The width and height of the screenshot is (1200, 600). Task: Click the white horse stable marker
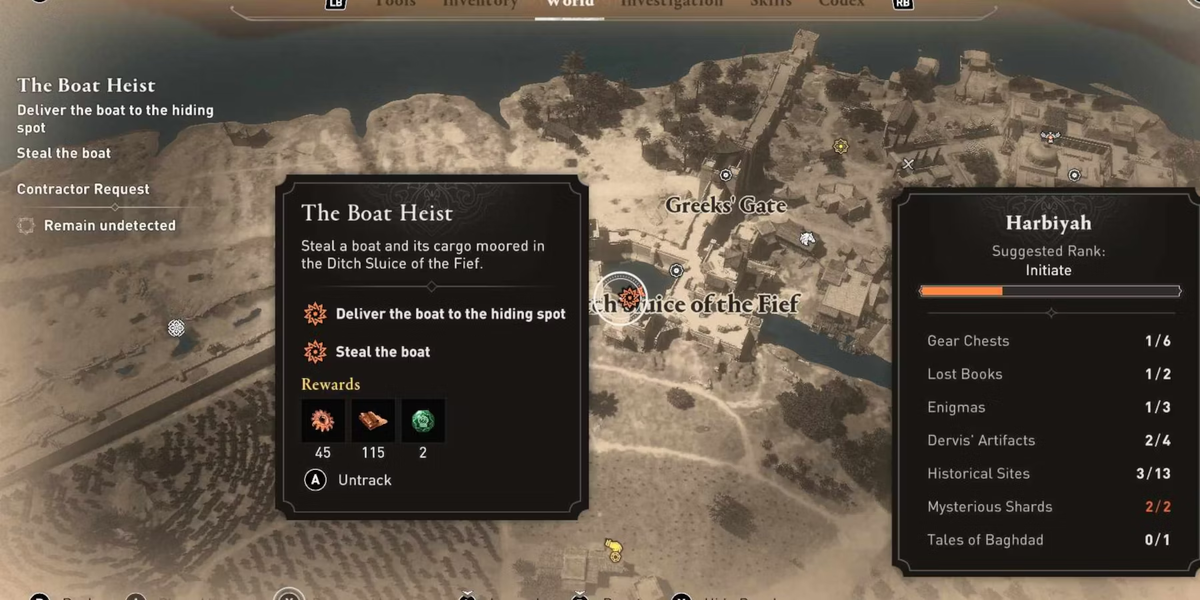tap(807, 238)
